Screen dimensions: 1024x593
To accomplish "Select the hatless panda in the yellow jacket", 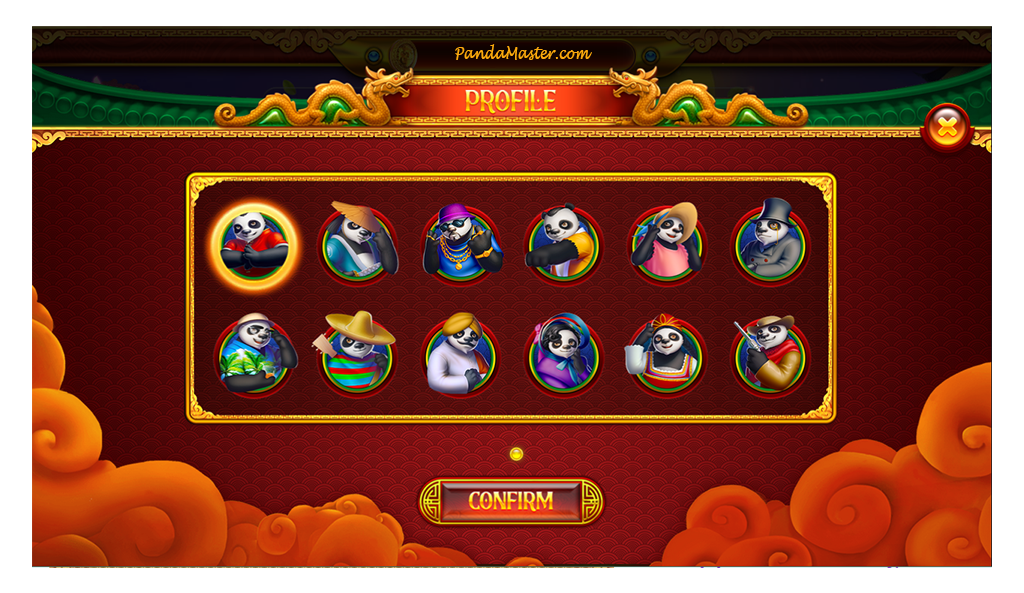I will tap(564, 245).
